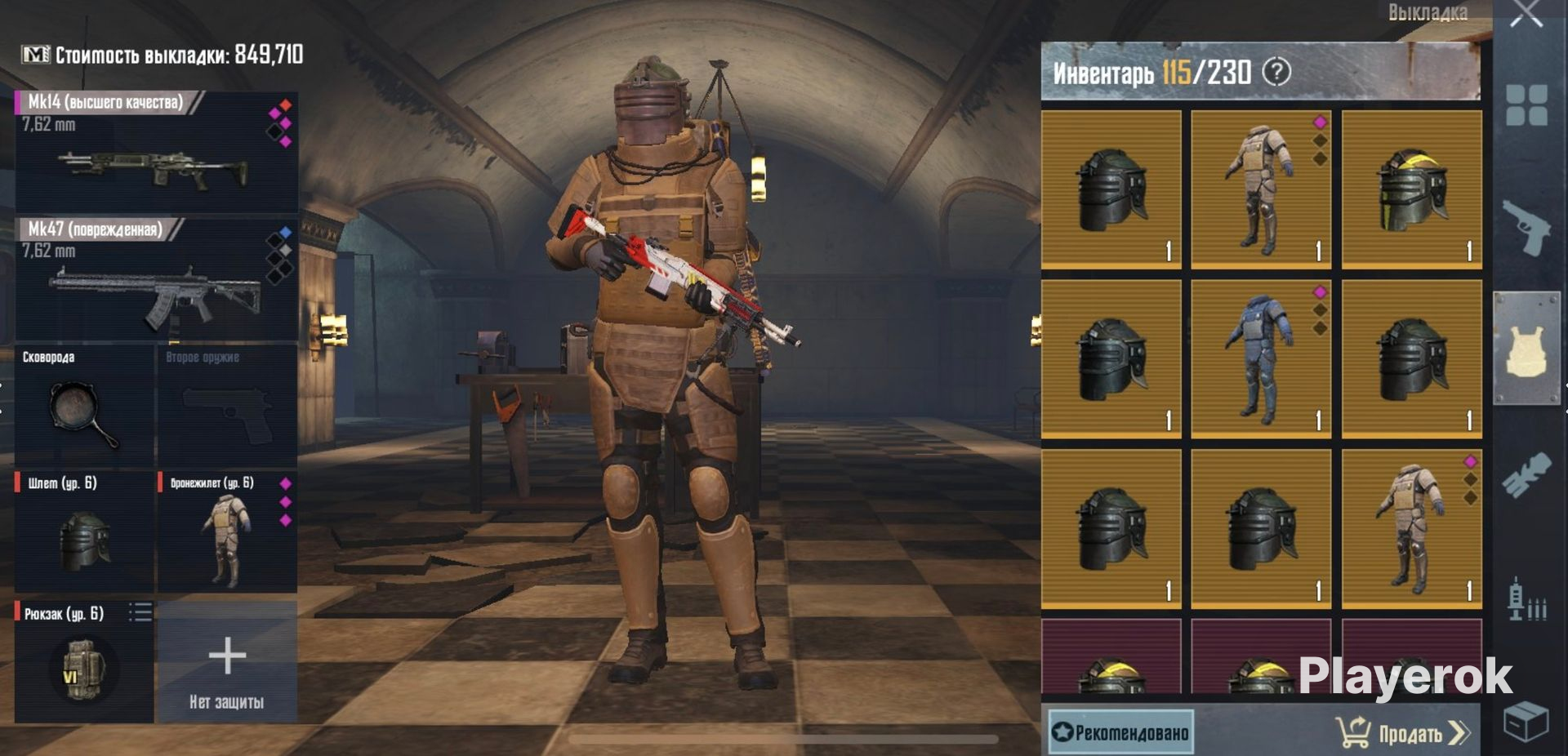
Task: Click the 'Рекомендовано' recommended button
Action: pos(1120,732)
